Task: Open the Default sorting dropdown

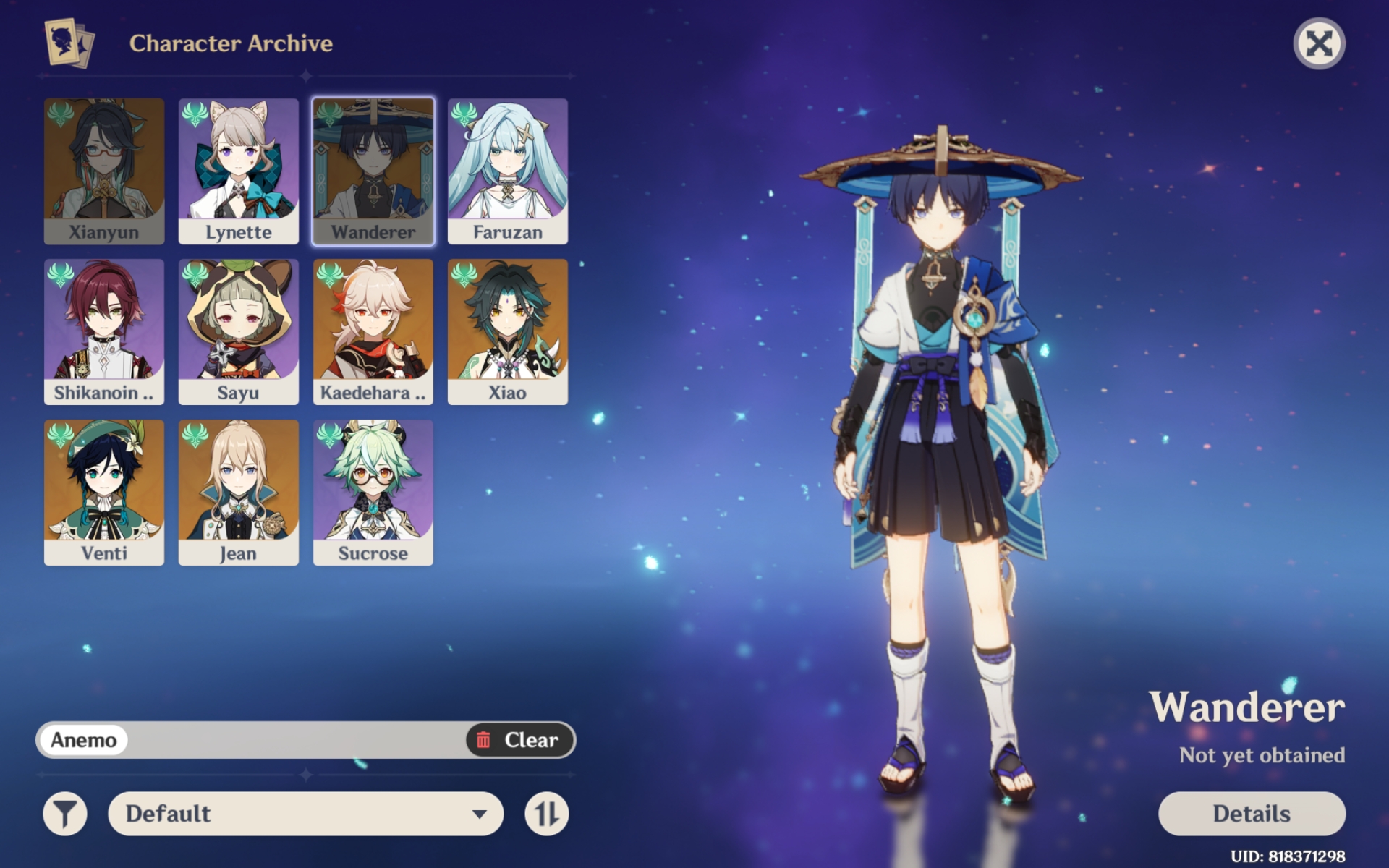Action: click(x=304, y=813)
